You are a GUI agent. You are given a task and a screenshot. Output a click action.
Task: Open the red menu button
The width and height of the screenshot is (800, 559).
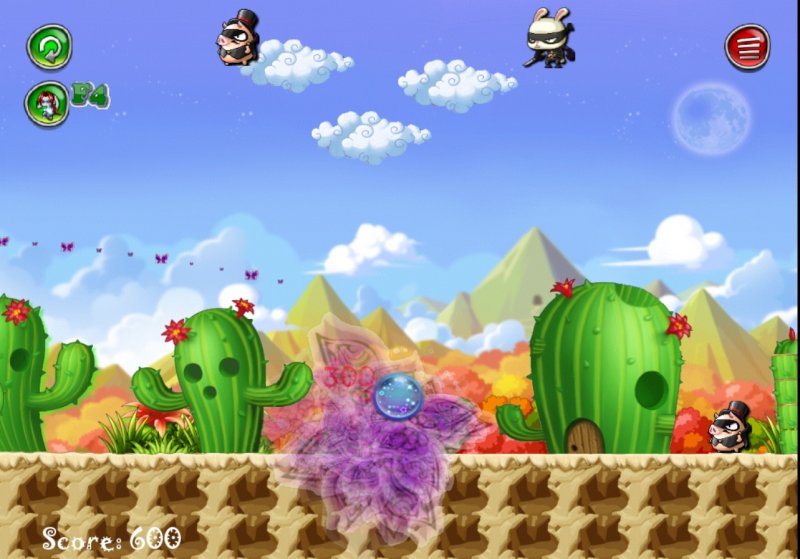point(747,46)
